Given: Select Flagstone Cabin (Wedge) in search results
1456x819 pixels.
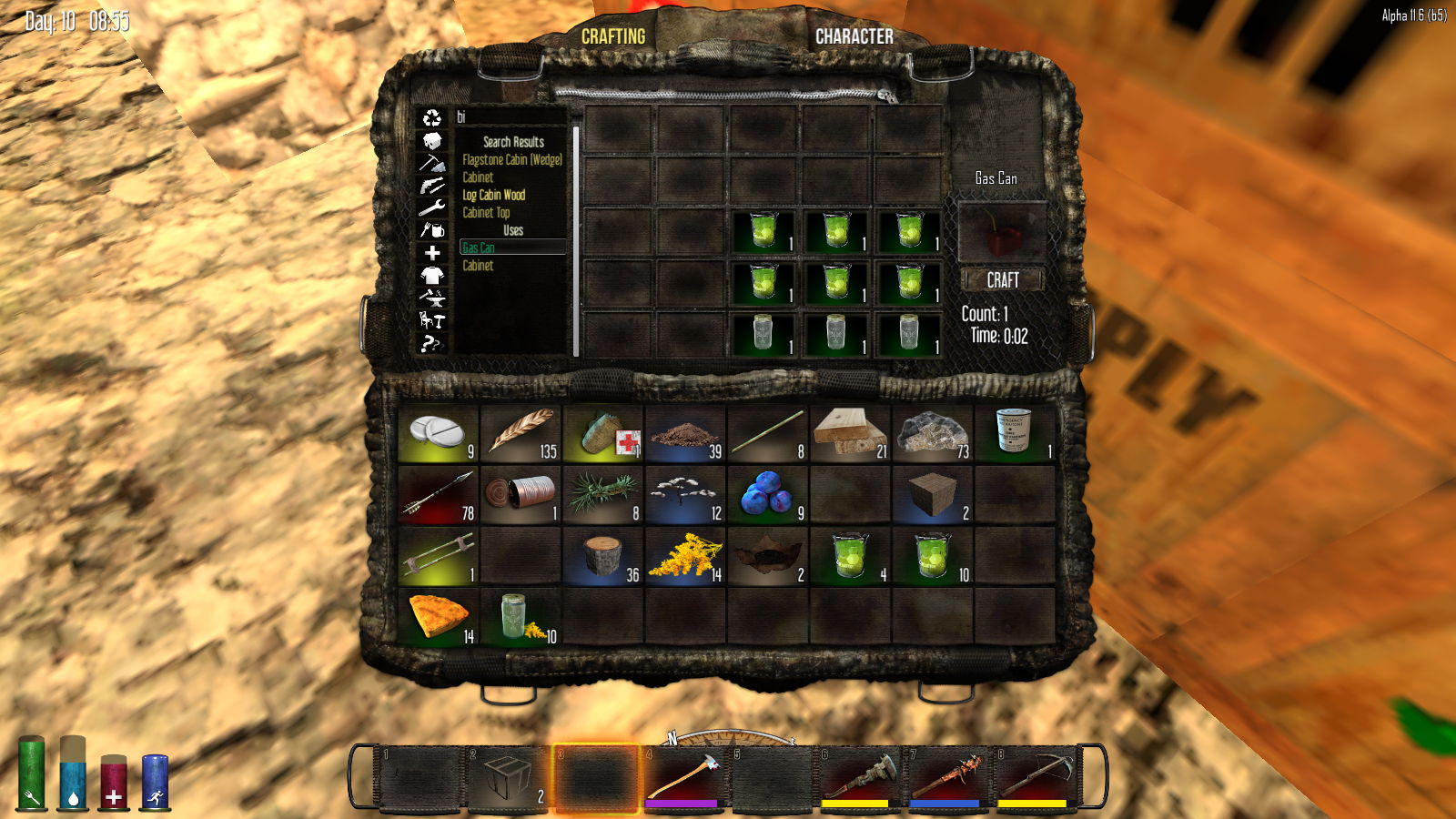Looking at the screenshot, I should 511,159.
